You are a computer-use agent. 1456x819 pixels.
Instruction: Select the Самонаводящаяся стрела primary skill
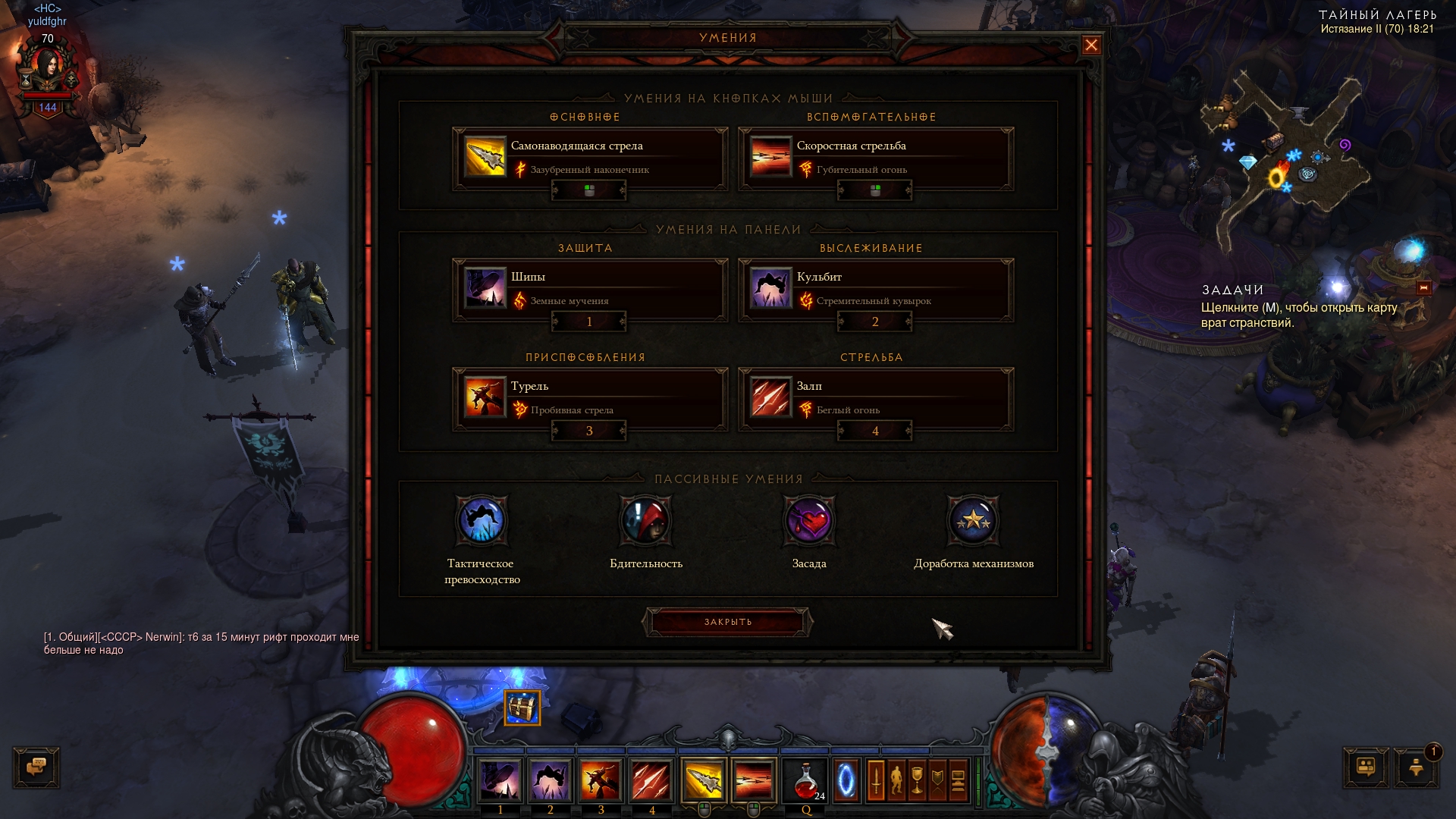(x=589, y=158)
